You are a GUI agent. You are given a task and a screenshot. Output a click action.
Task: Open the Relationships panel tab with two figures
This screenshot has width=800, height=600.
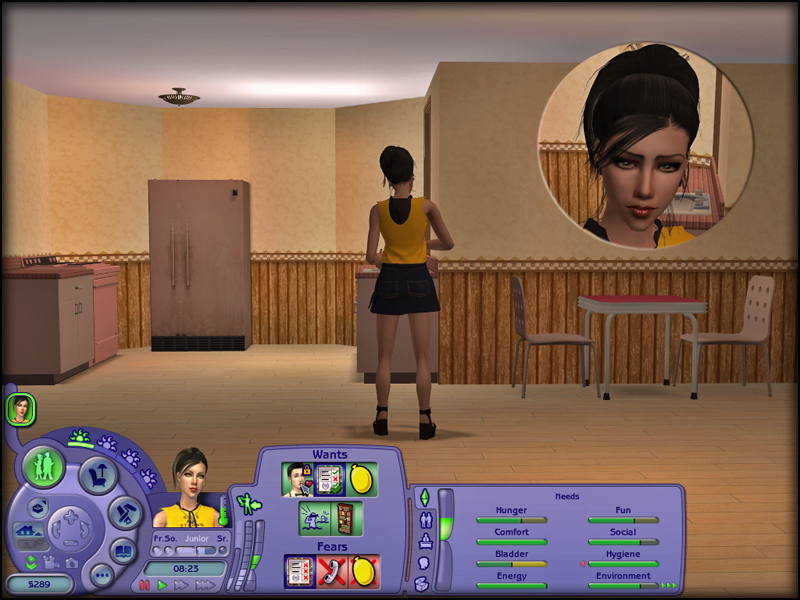point(423,520)
